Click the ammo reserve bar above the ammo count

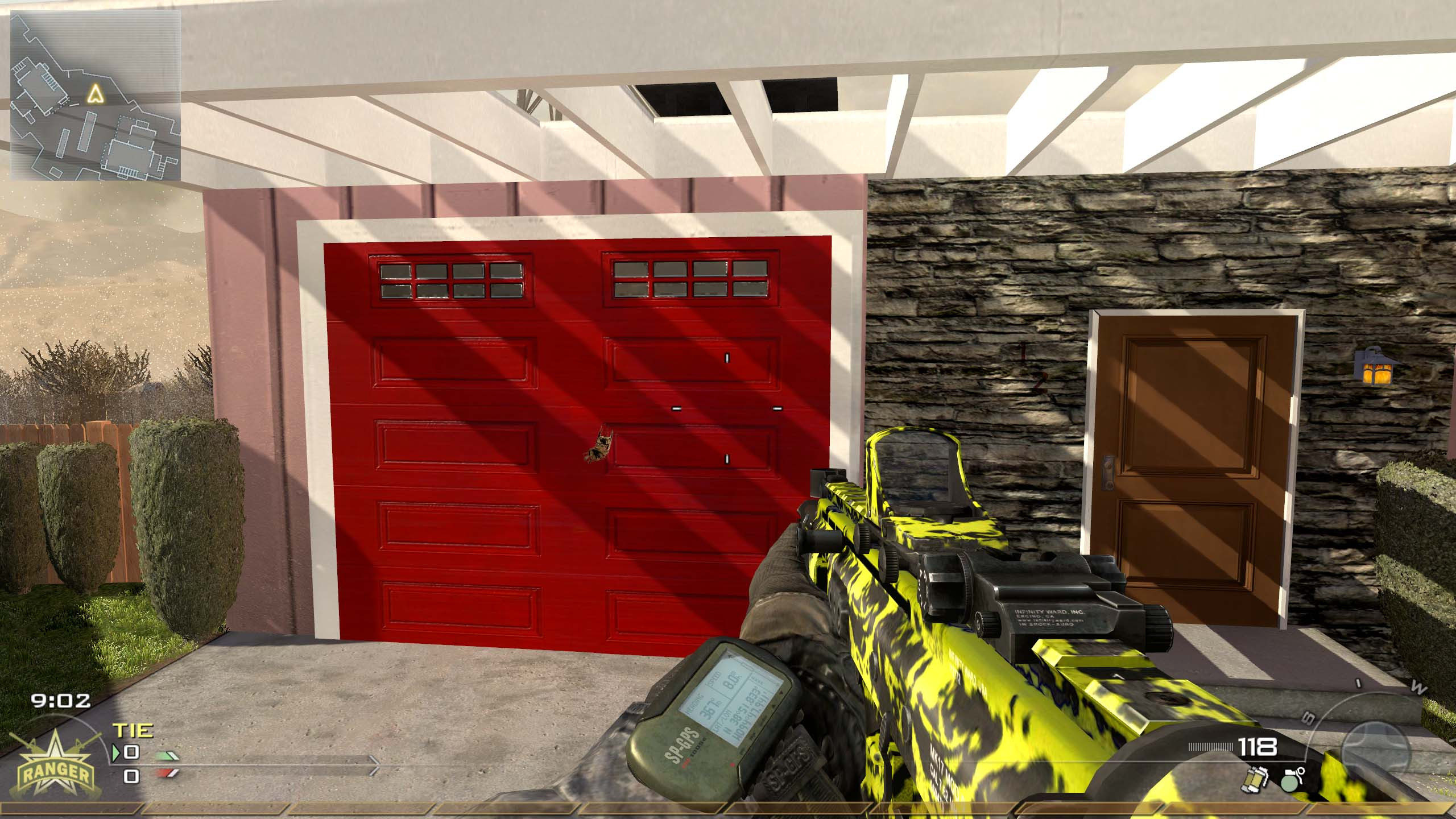pyautogui.click(x=1210, y=747)
